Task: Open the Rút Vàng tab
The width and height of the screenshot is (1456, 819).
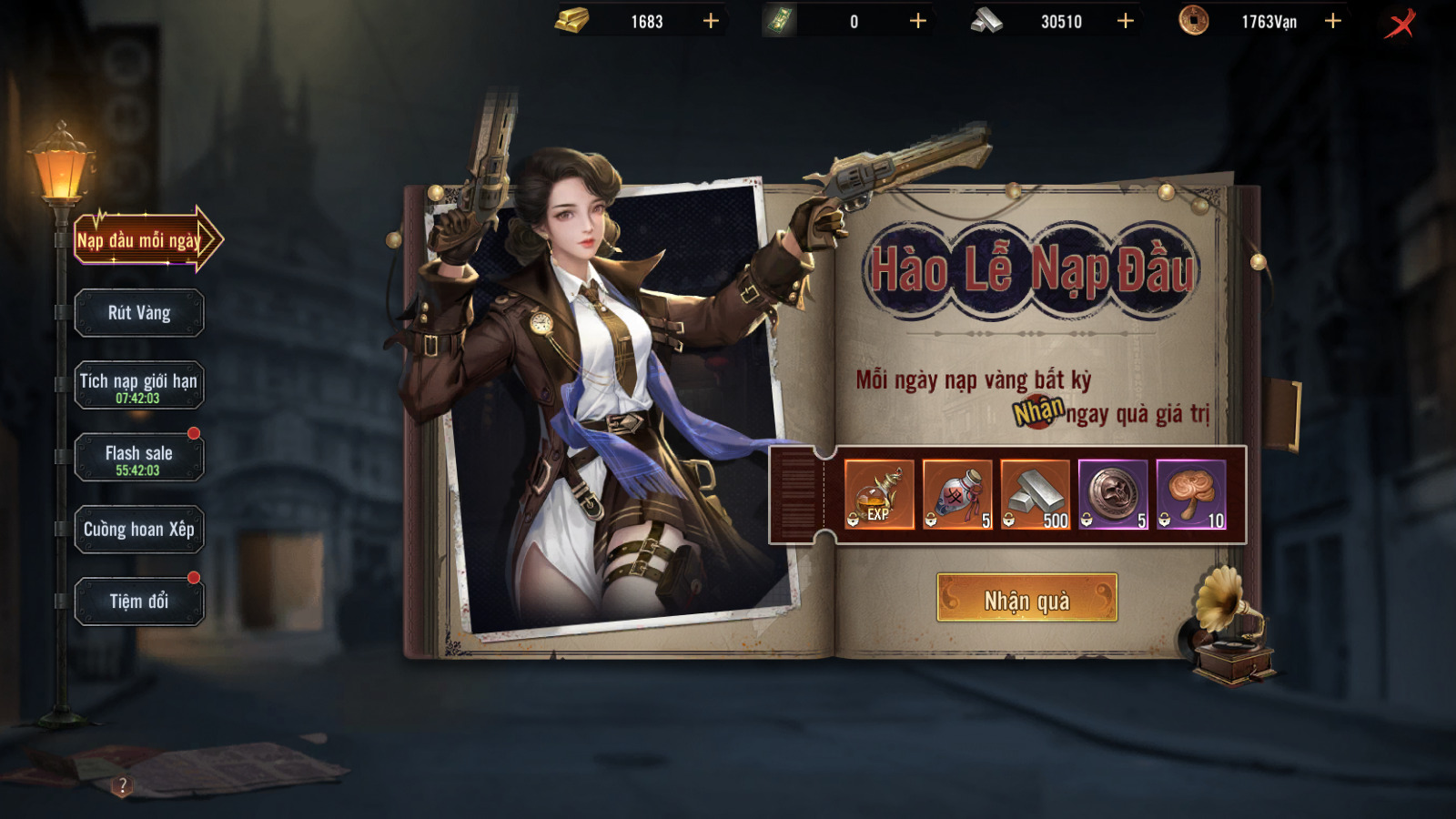Action: click(x=139, y=313)
